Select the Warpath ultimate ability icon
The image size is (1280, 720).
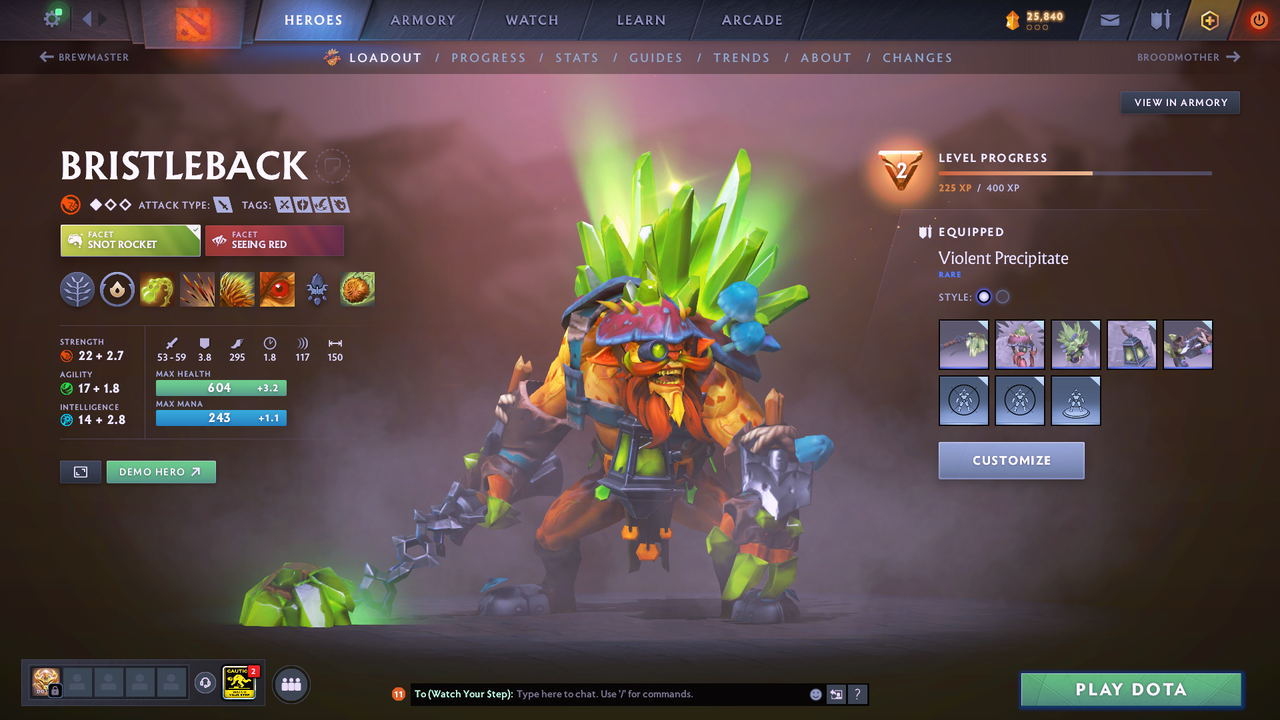point(357,289)
